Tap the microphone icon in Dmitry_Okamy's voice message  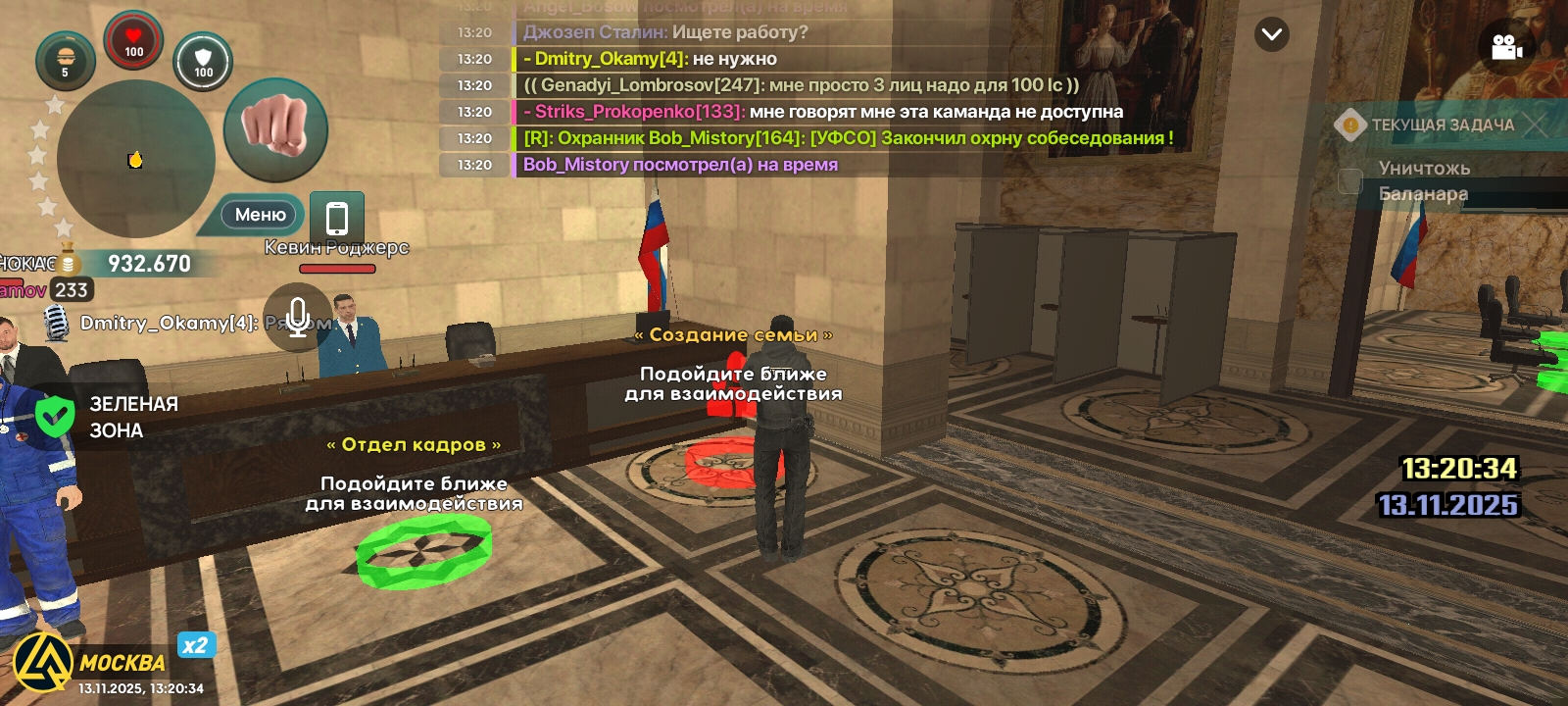[x=56, y=324]
